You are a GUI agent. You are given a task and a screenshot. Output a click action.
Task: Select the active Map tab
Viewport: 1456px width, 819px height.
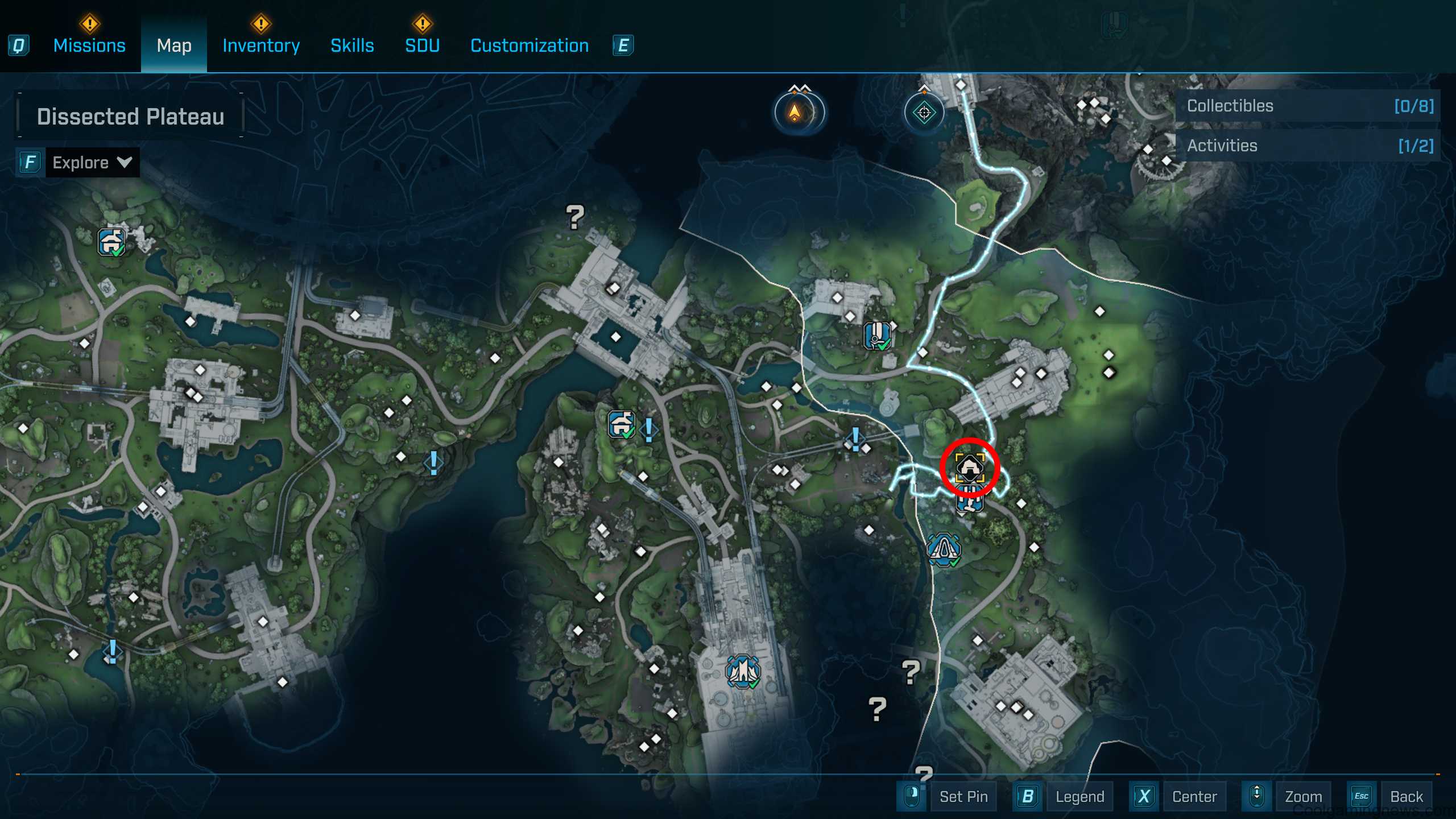click(174, 45)
